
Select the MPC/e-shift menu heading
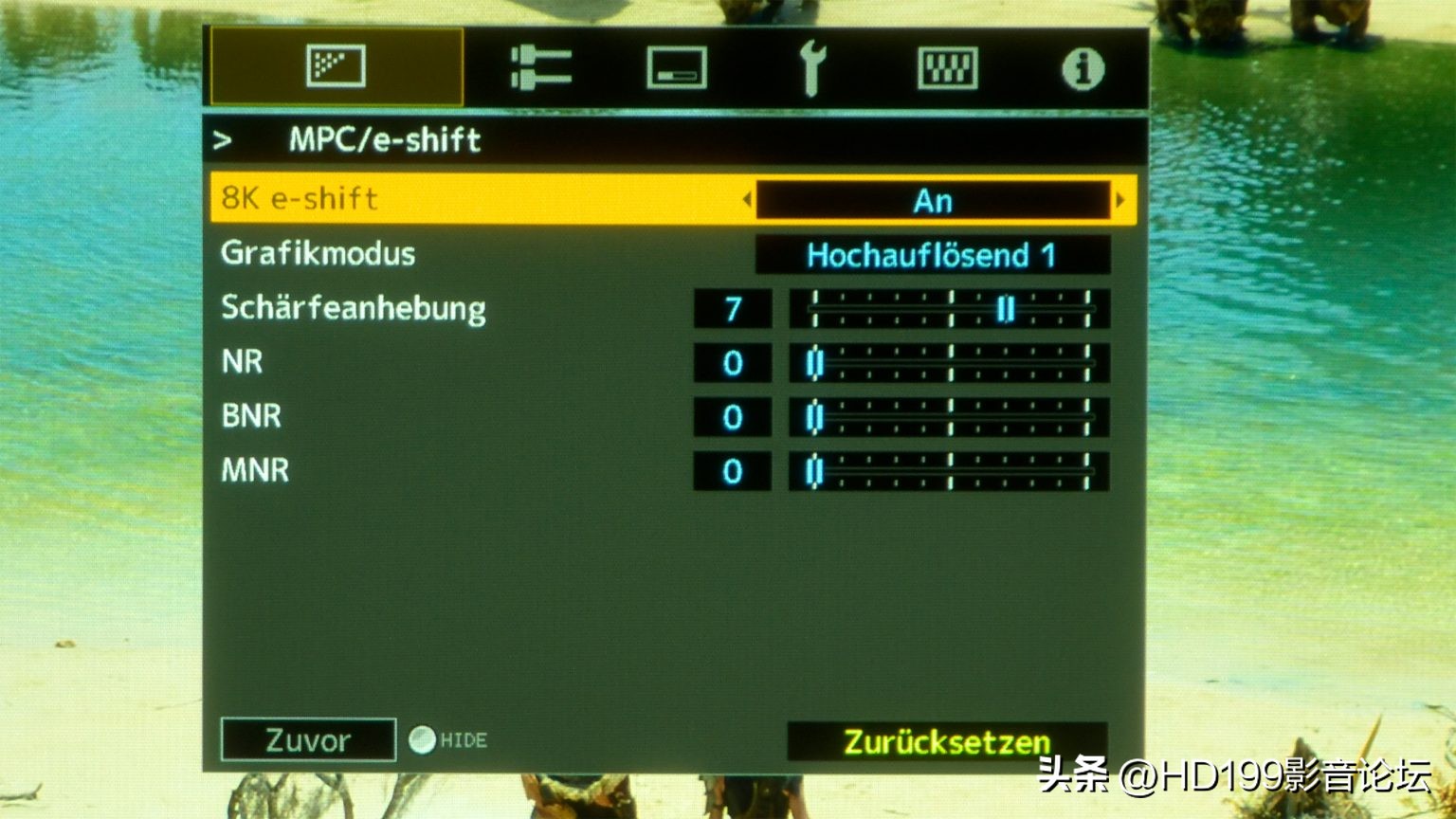point(383,140)
